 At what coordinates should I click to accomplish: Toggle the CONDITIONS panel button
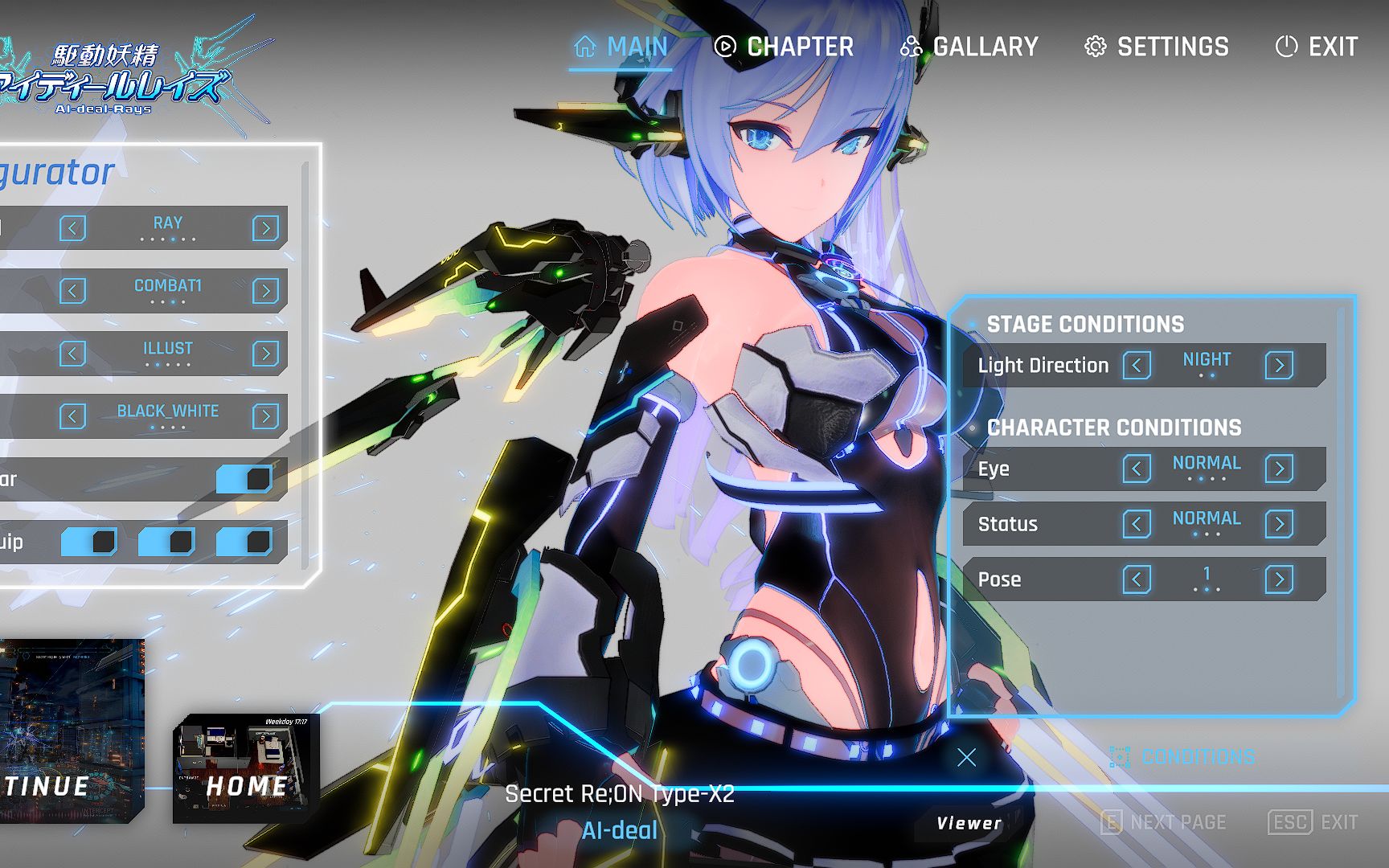(1183, 757)
